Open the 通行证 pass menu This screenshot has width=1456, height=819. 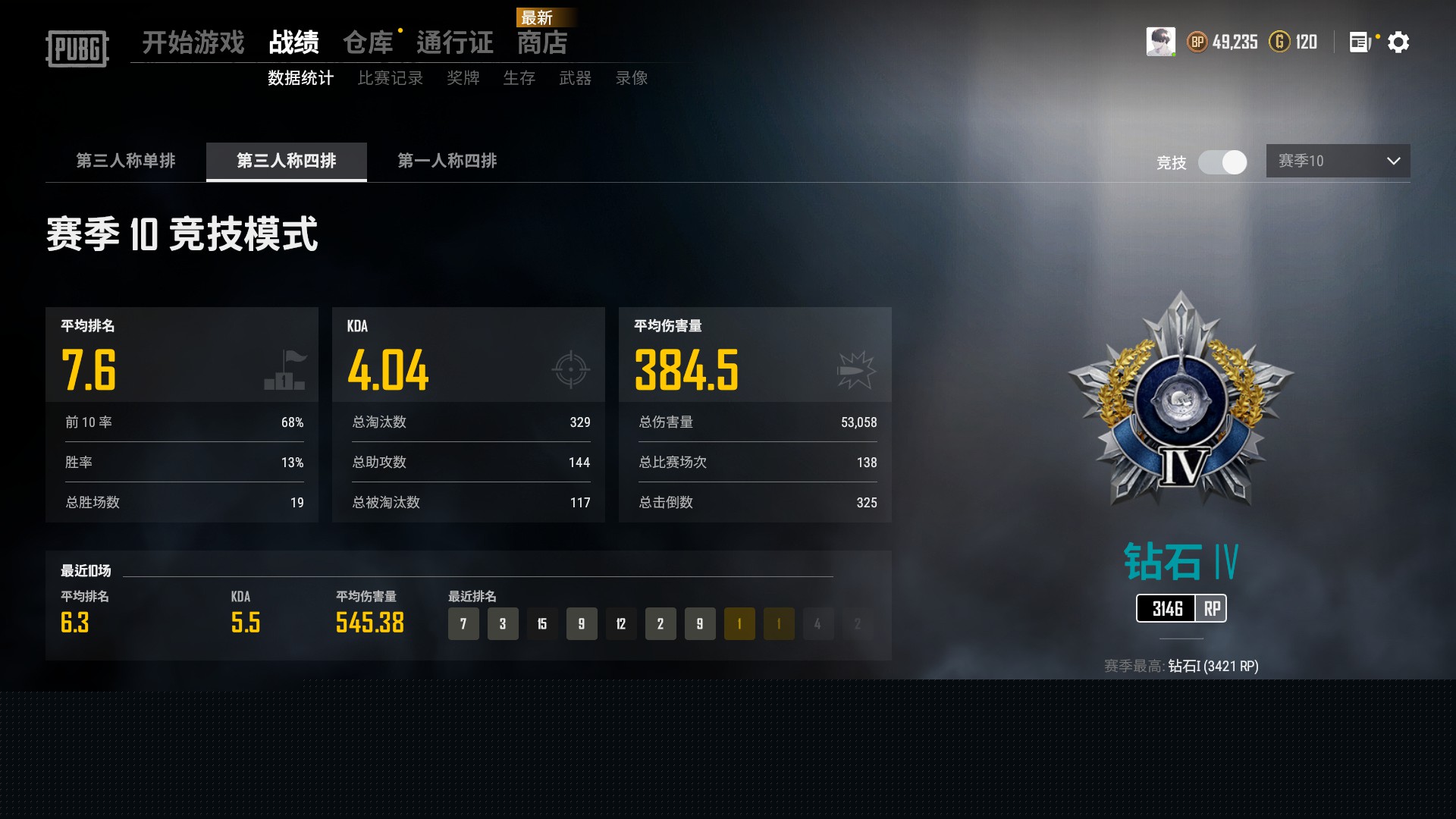click(x=455, y=42)
